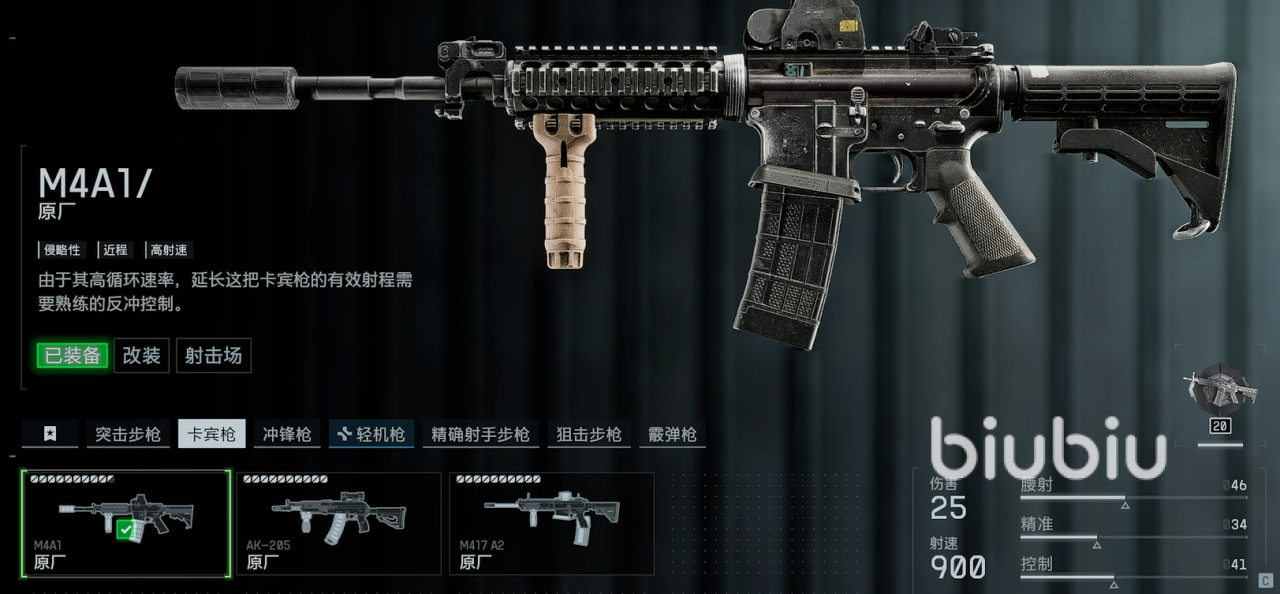Switch to the 轻机枪 tab

(x=371, y=434)
